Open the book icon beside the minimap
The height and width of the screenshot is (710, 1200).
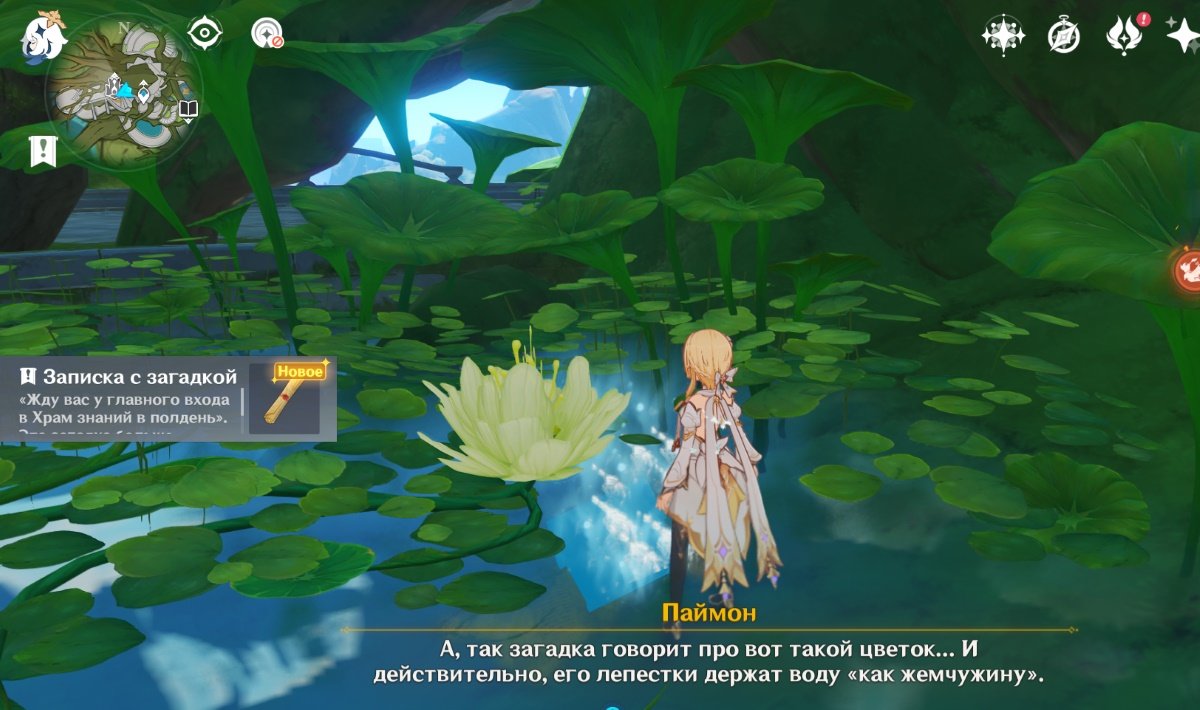click(189, 110)
